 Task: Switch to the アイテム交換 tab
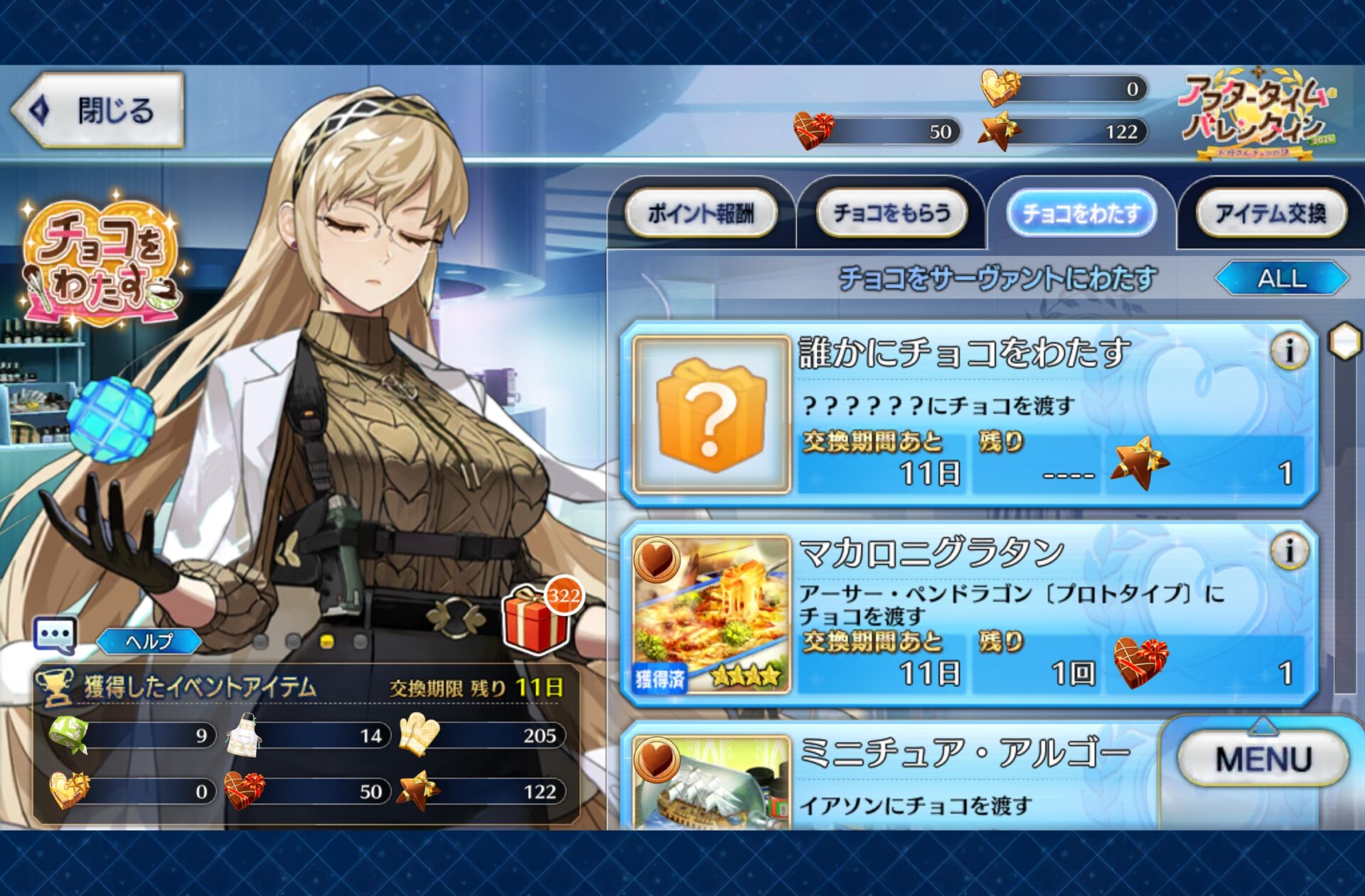[x=1270, y=212]
